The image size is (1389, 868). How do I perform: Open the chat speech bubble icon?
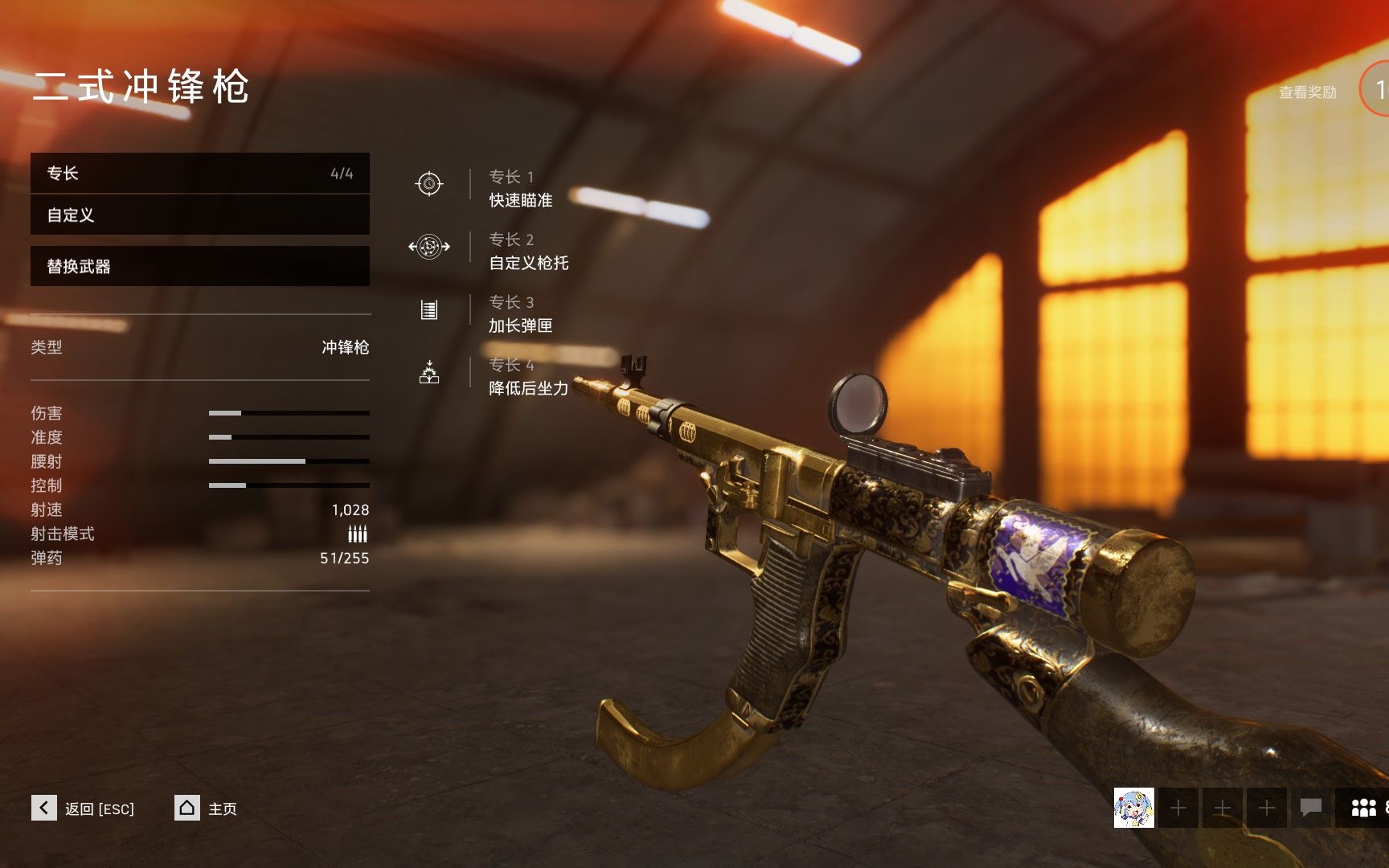click(1311, 807)
